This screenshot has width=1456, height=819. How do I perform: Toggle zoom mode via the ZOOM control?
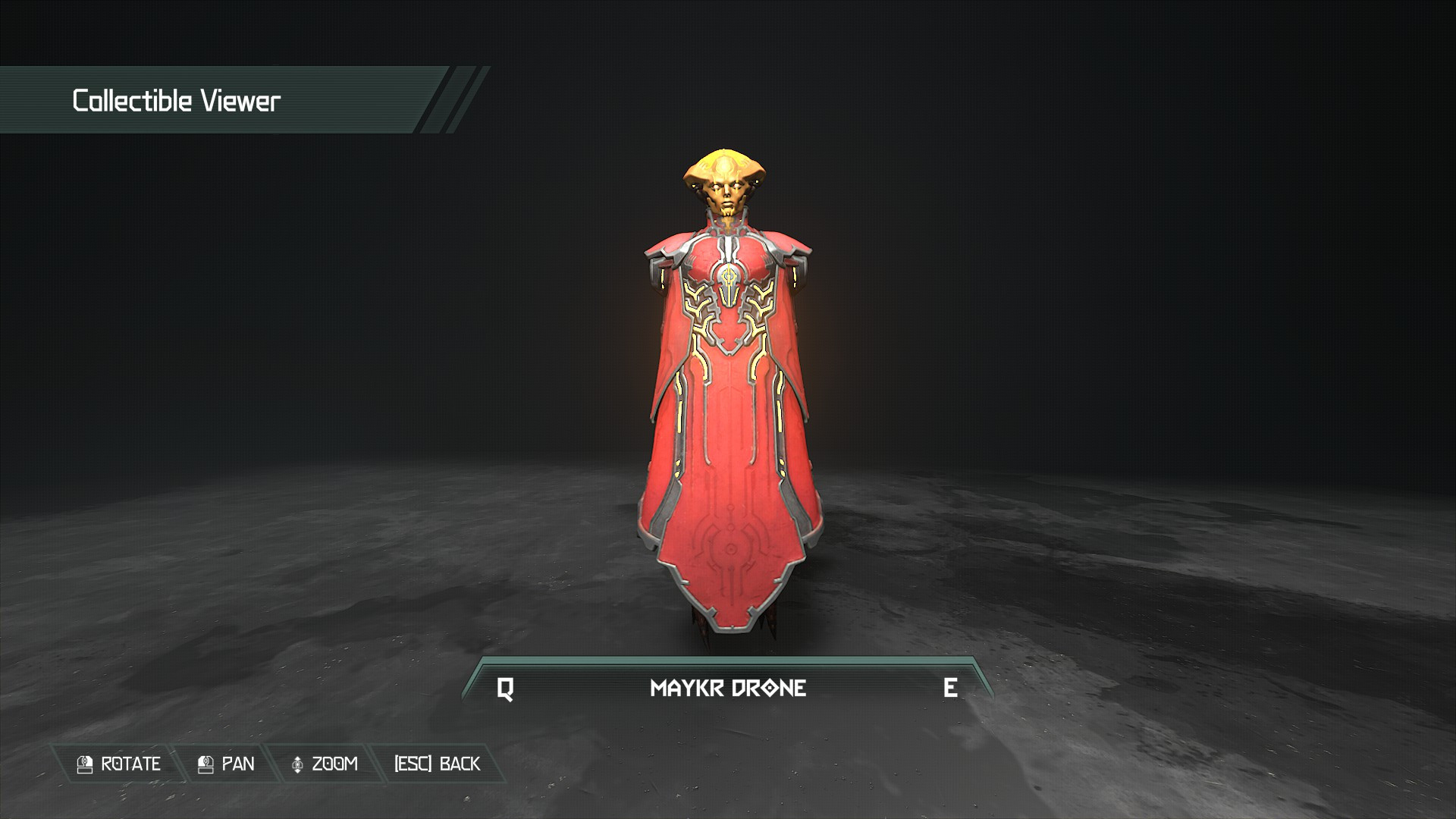pos(326,764)
